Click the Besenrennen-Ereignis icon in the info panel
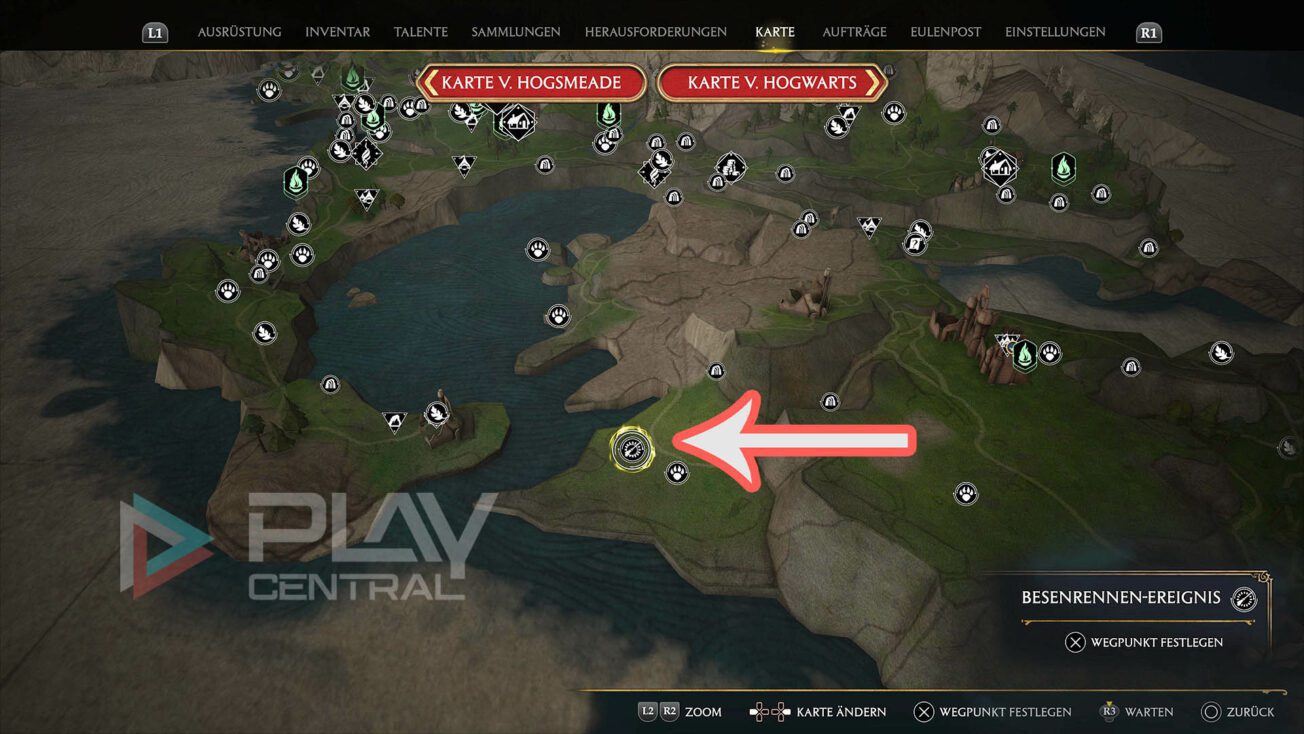 coord(1243,597)
